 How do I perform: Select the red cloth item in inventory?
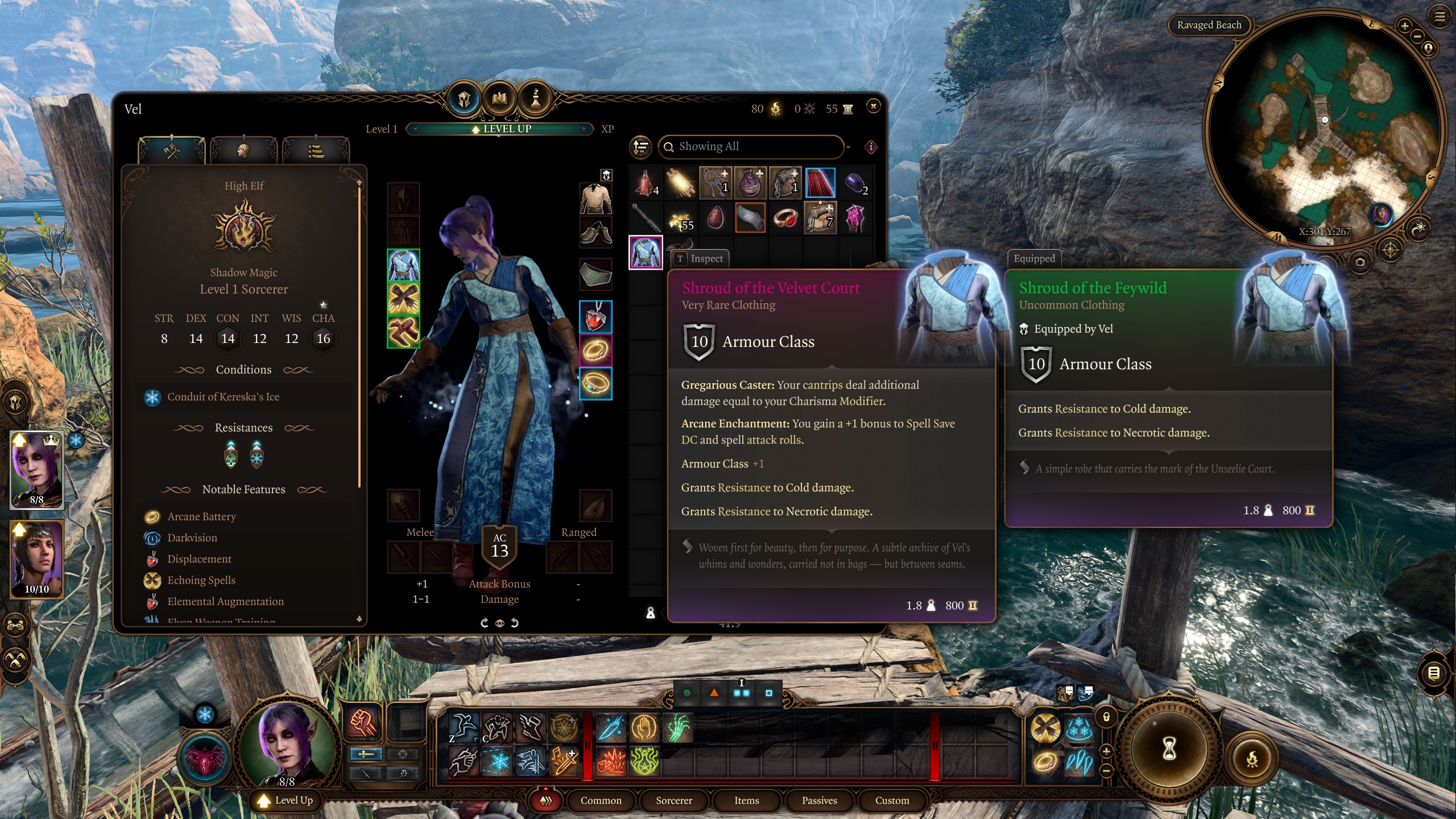(x=820, y=183)
